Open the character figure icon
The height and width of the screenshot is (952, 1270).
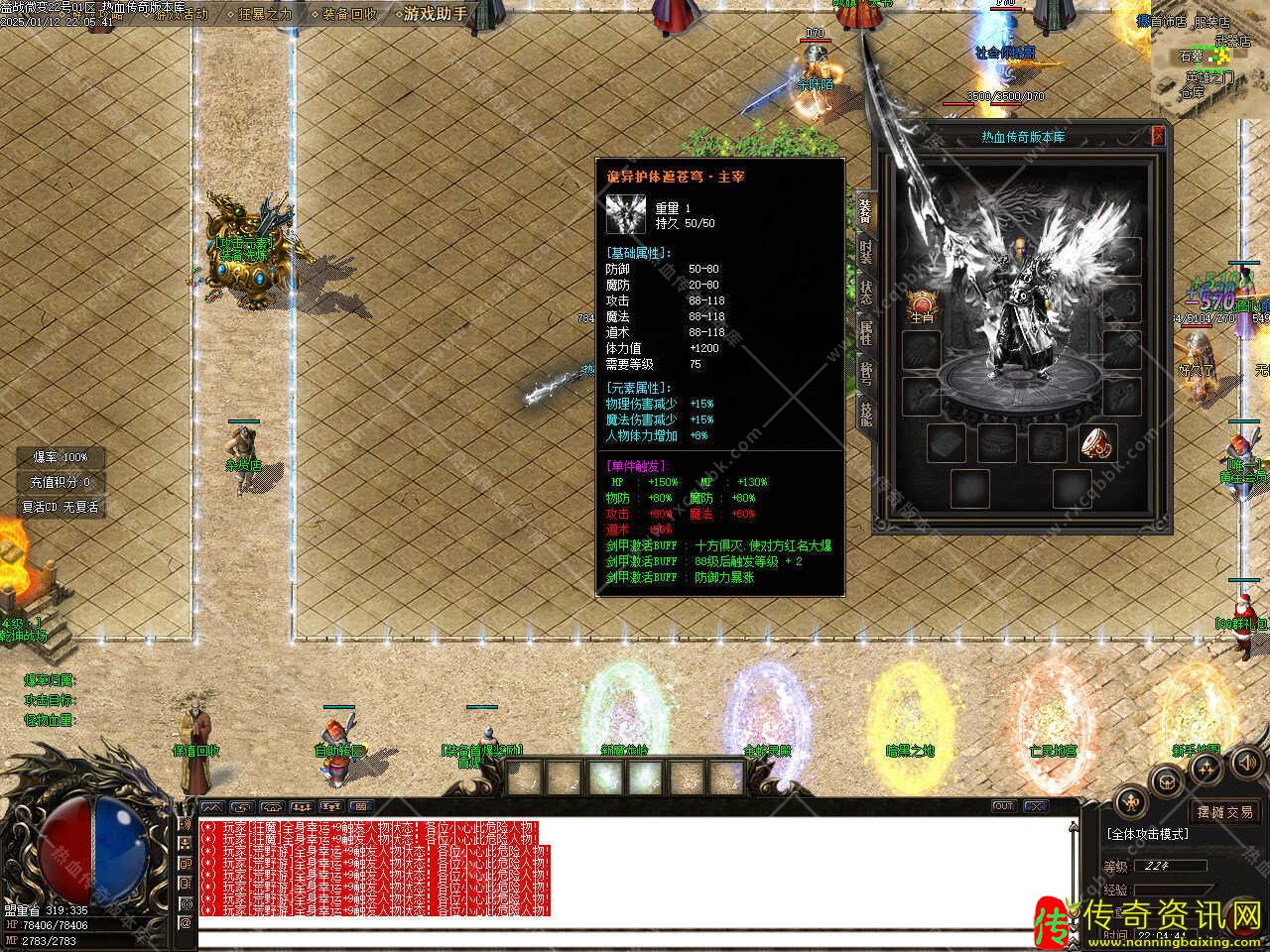1131,803
